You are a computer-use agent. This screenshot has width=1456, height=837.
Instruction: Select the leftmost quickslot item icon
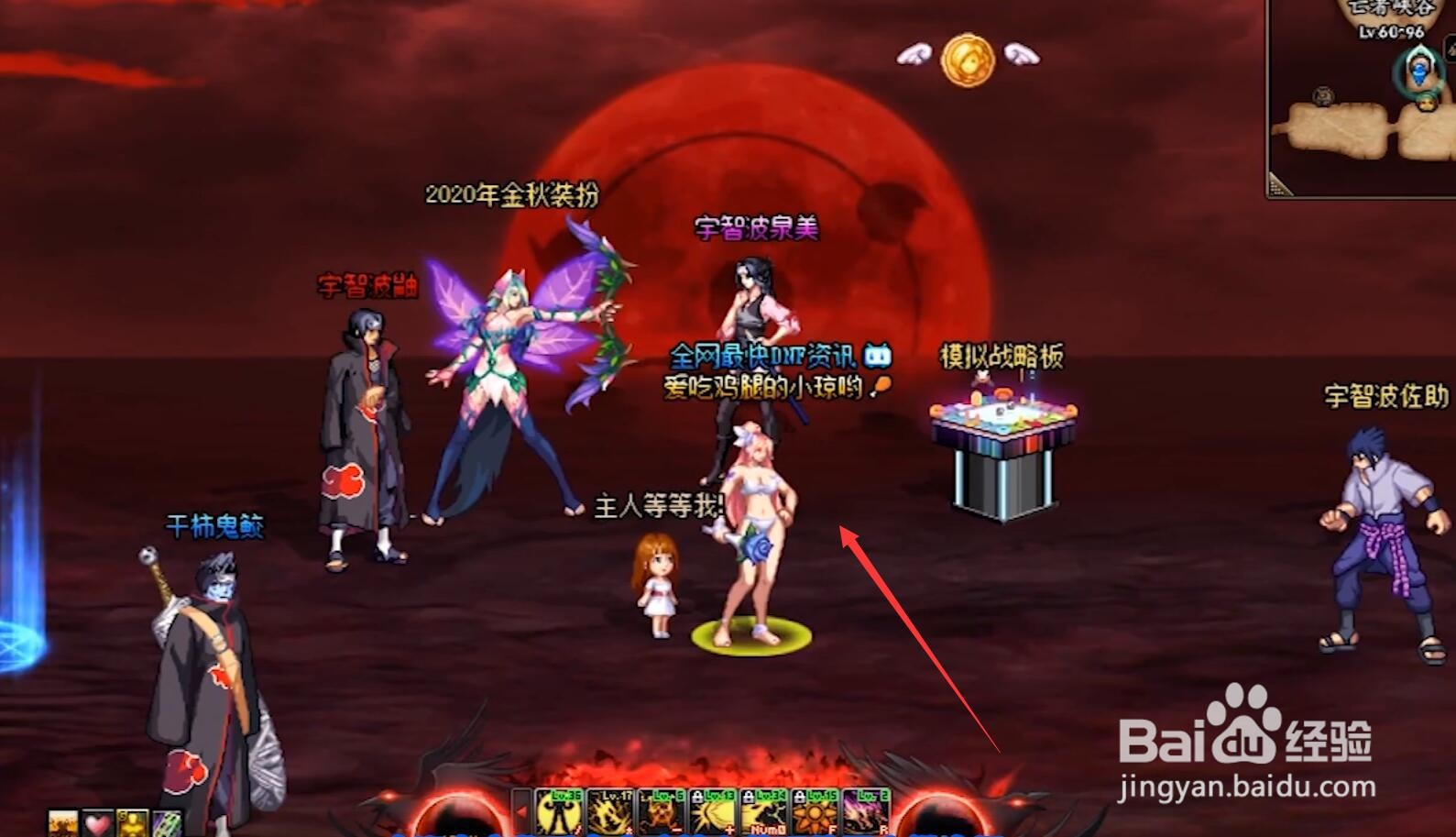61,823
